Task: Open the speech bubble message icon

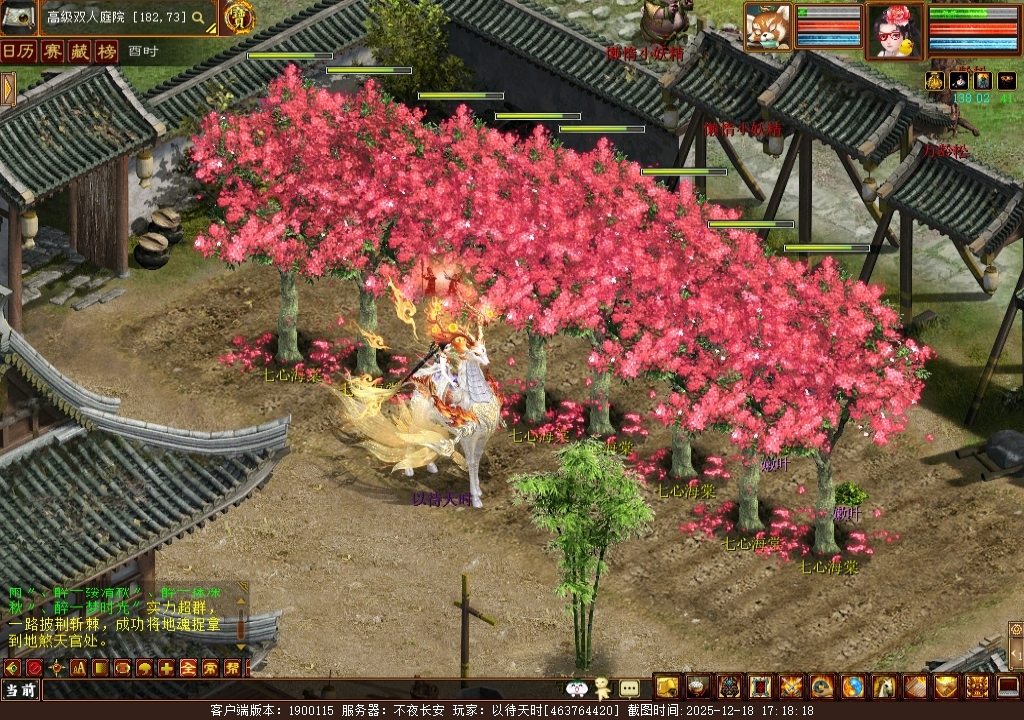Action: point(629,688)
